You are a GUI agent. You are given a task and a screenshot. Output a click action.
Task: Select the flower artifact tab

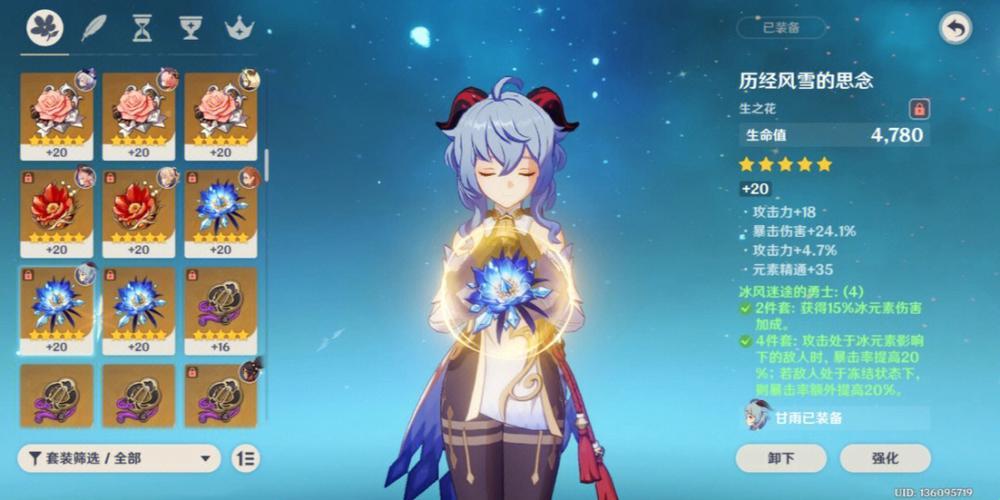(45, 28)
